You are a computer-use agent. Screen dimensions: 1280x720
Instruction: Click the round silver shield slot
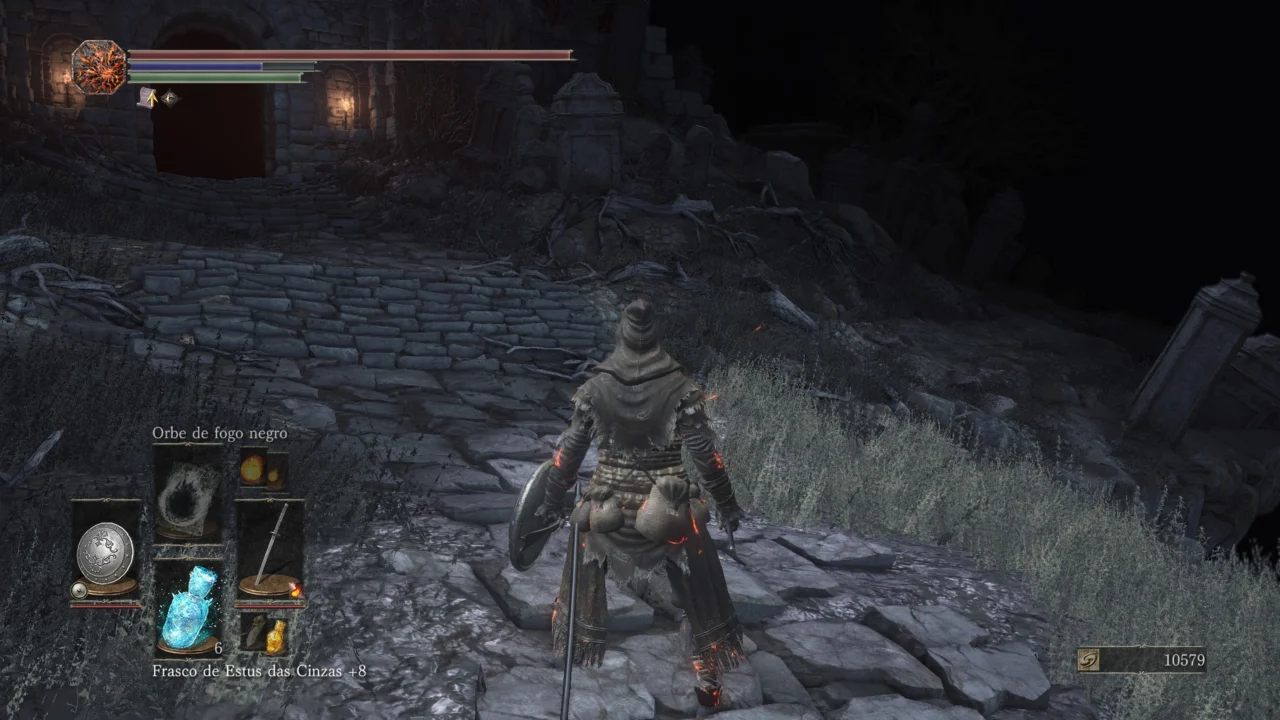[x=105, y=550]
